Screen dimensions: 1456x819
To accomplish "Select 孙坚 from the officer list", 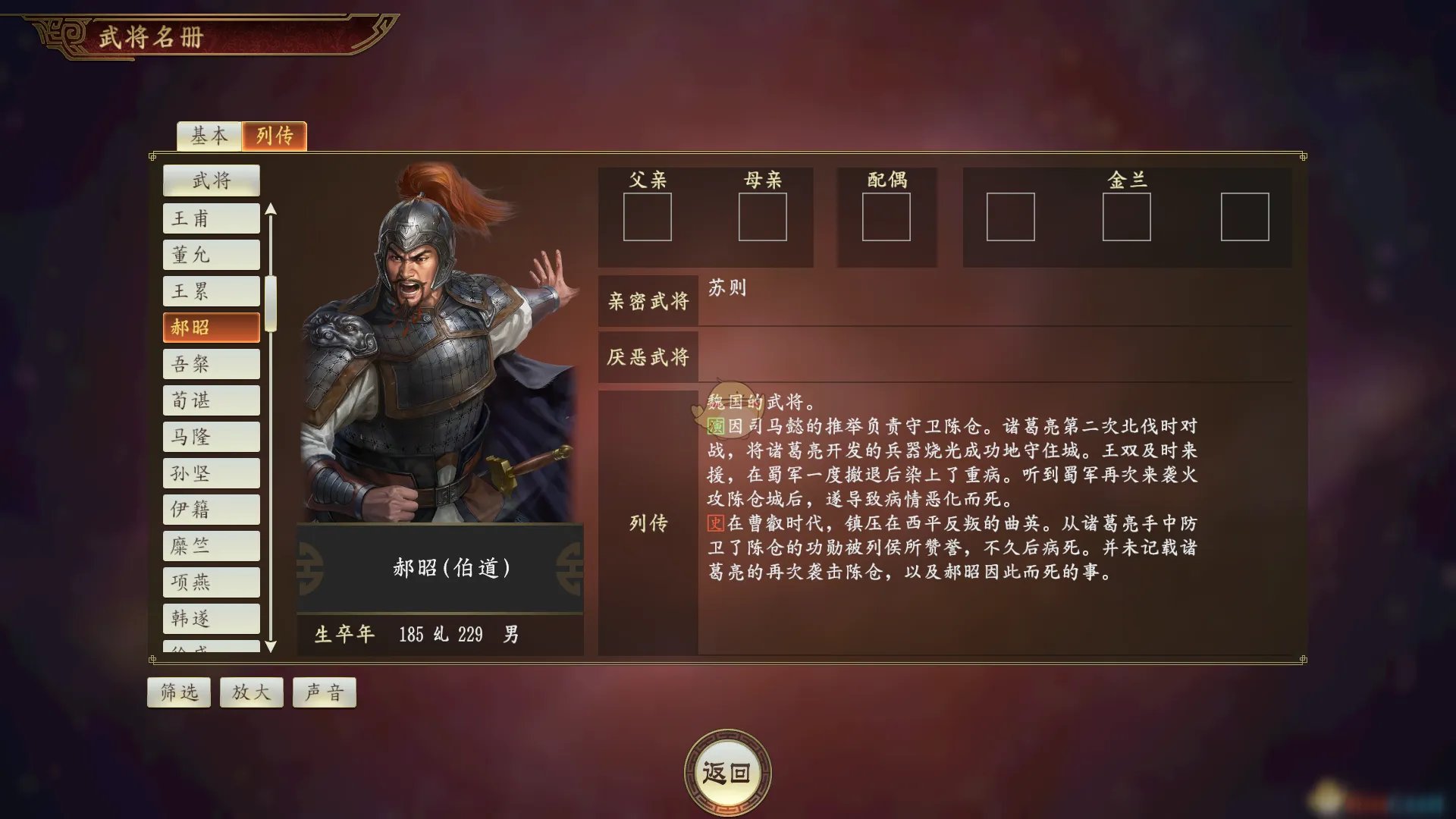I will coord(211,472).
